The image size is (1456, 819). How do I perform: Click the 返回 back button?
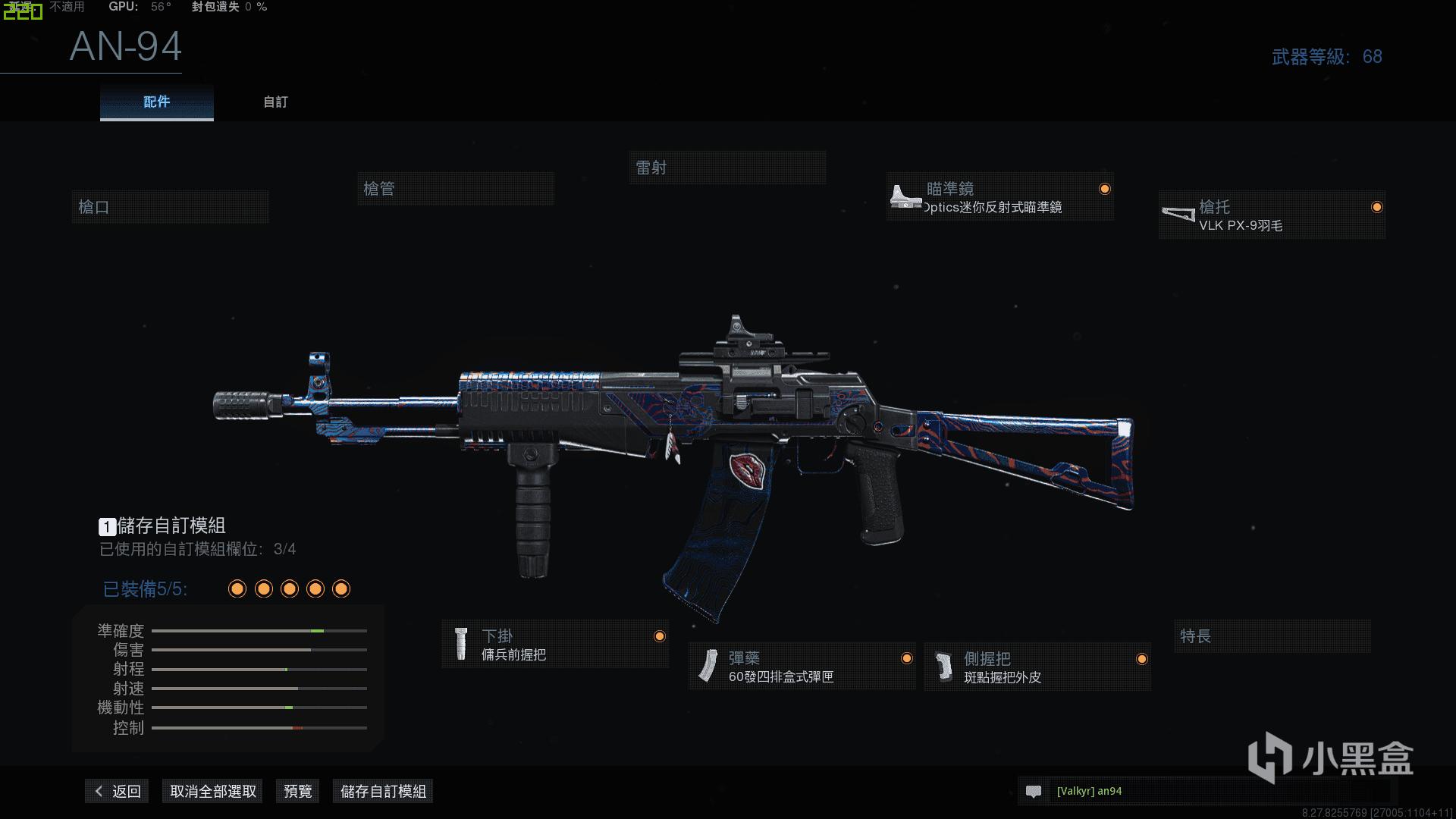118,791
